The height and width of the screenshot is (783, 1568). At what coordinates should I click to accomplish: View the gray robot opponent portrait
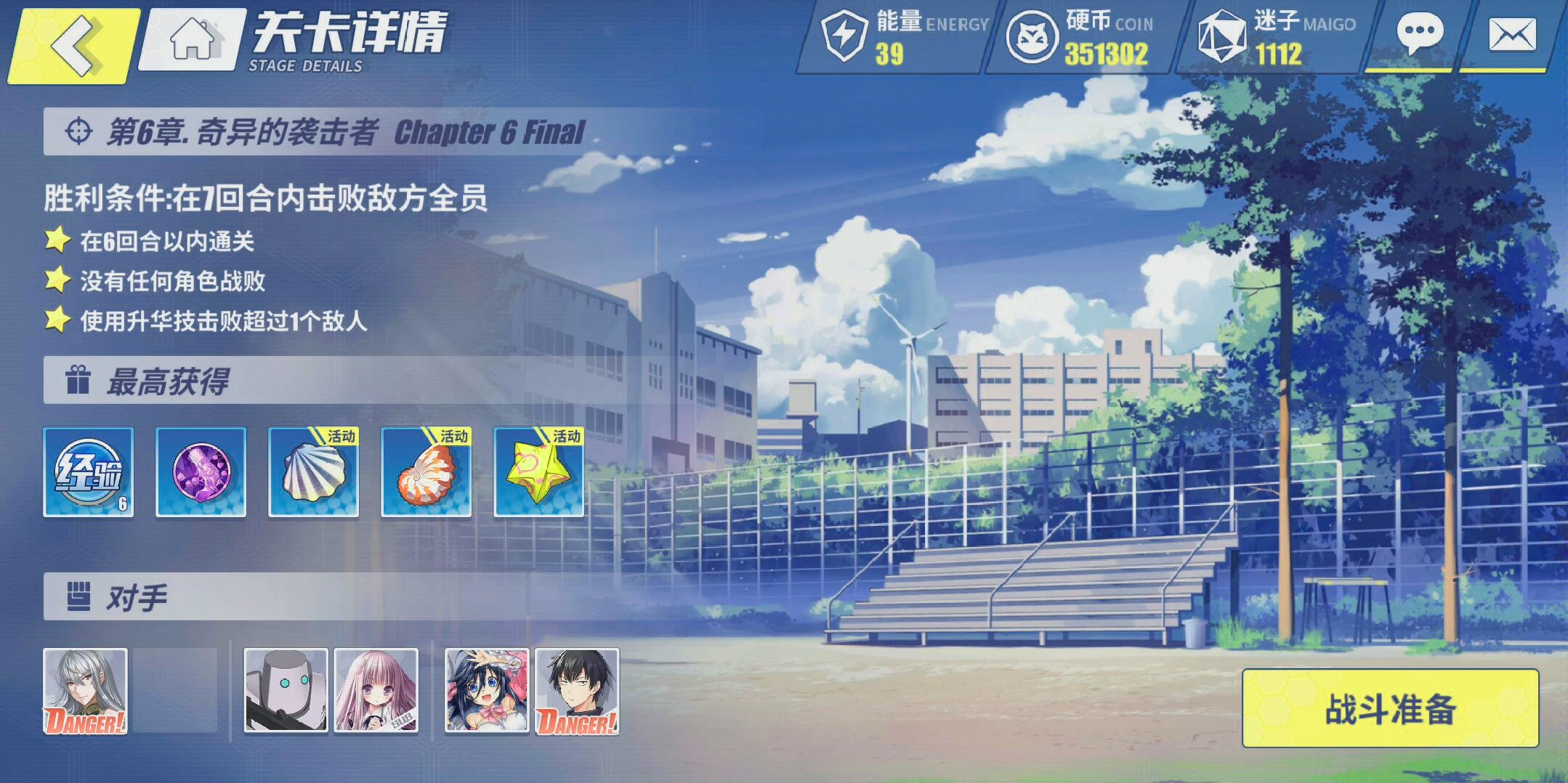pyautogui.click(x=286, y=691)
